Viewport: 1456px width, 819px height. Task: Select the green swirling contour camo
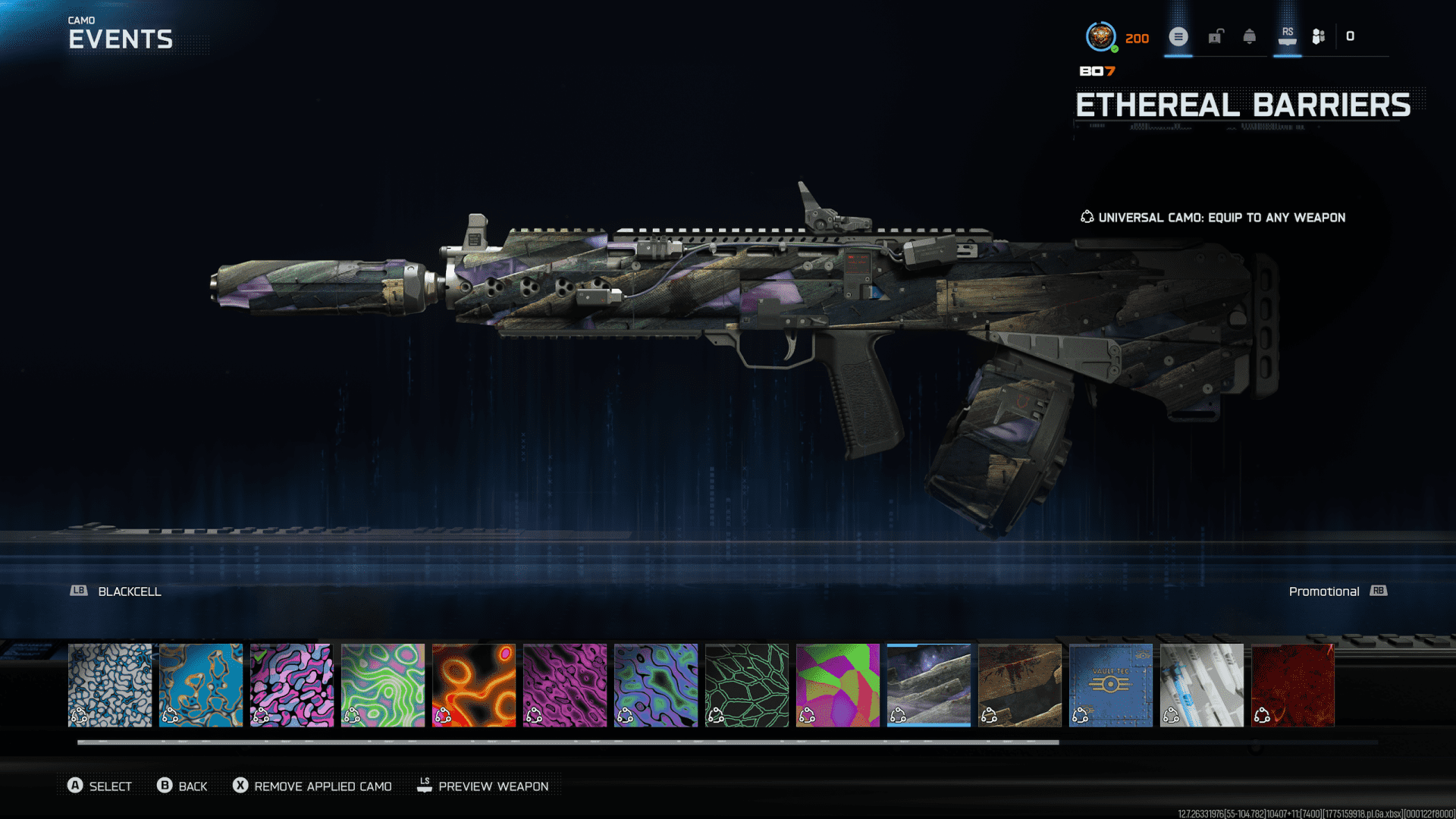click(x=383, y=685)
